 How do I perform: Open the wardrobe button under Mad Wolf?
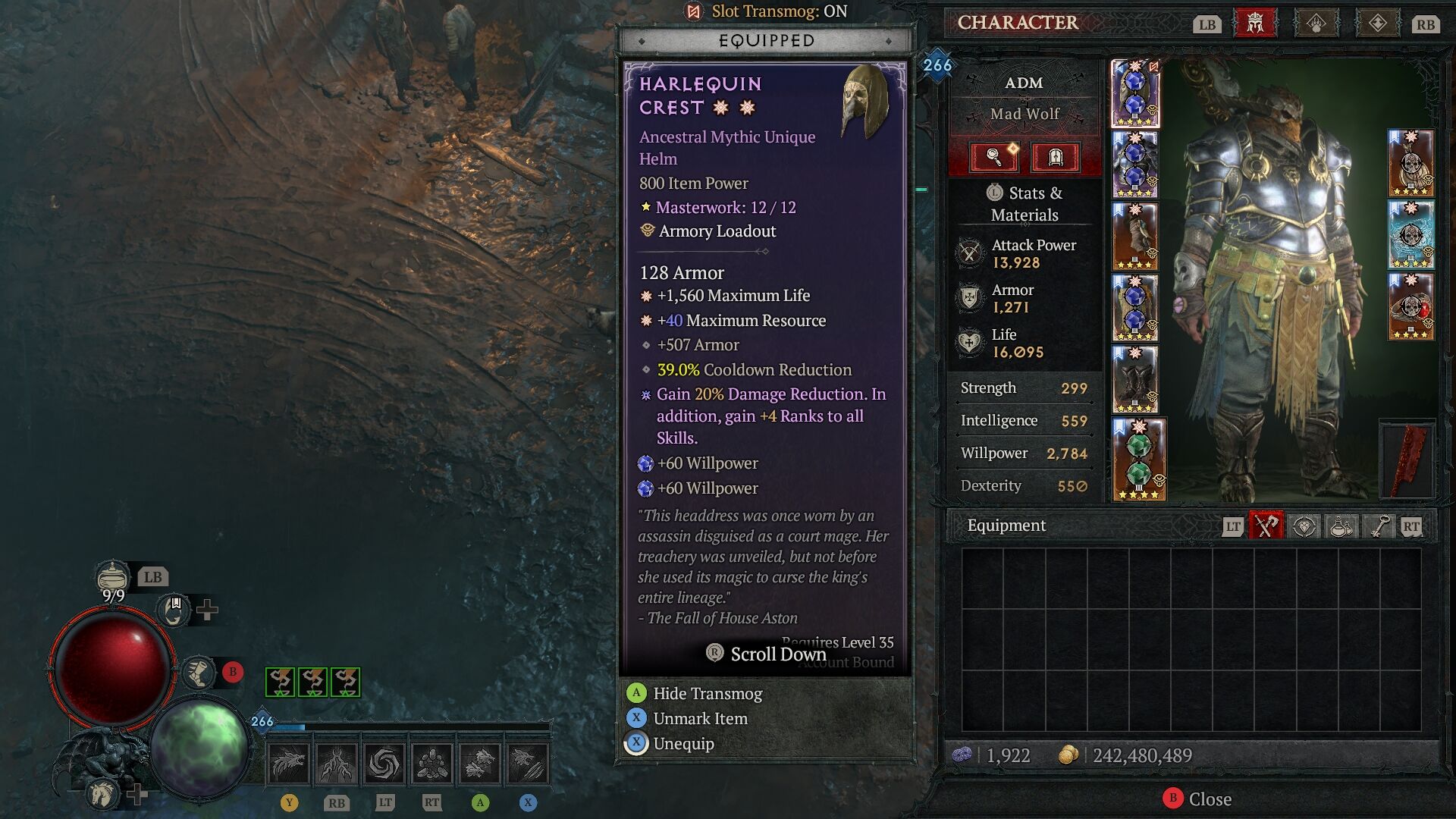(x=1055, y=157)
